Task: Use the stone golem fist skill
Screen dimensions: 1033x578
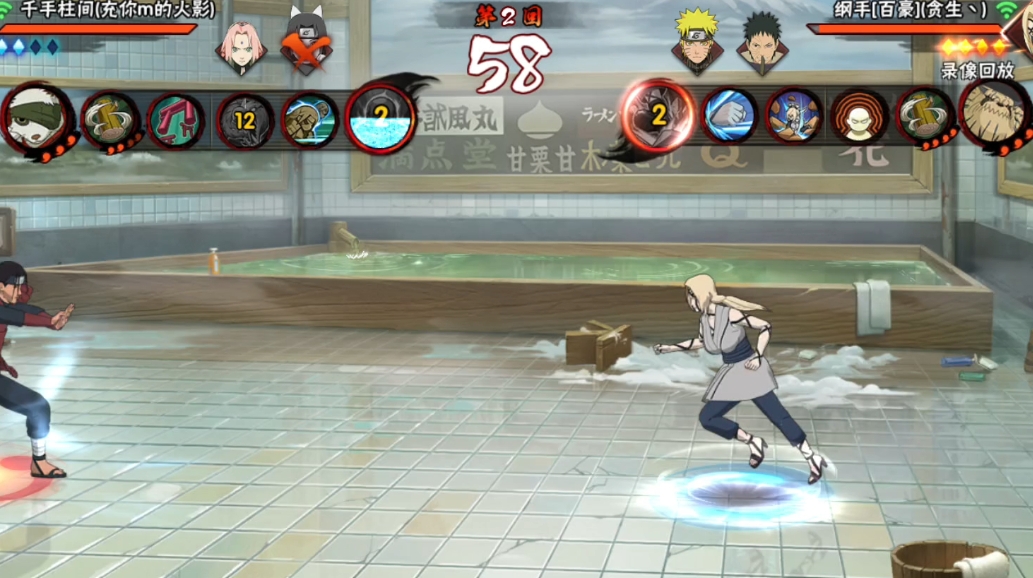Action: 310,120
